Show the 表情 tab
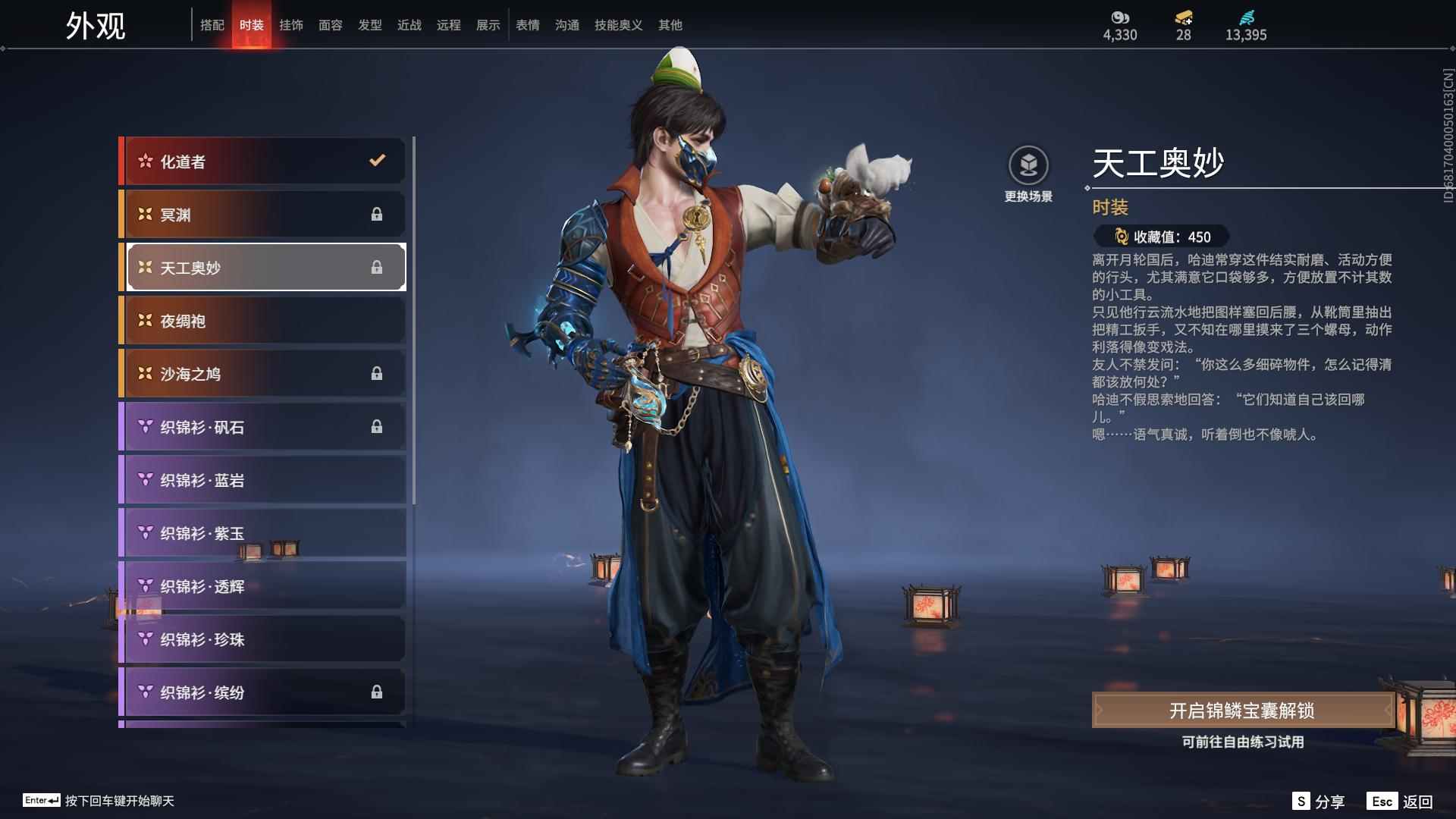Image resolution: width=1456 pixels, height=819 pixels. [528, 25]
